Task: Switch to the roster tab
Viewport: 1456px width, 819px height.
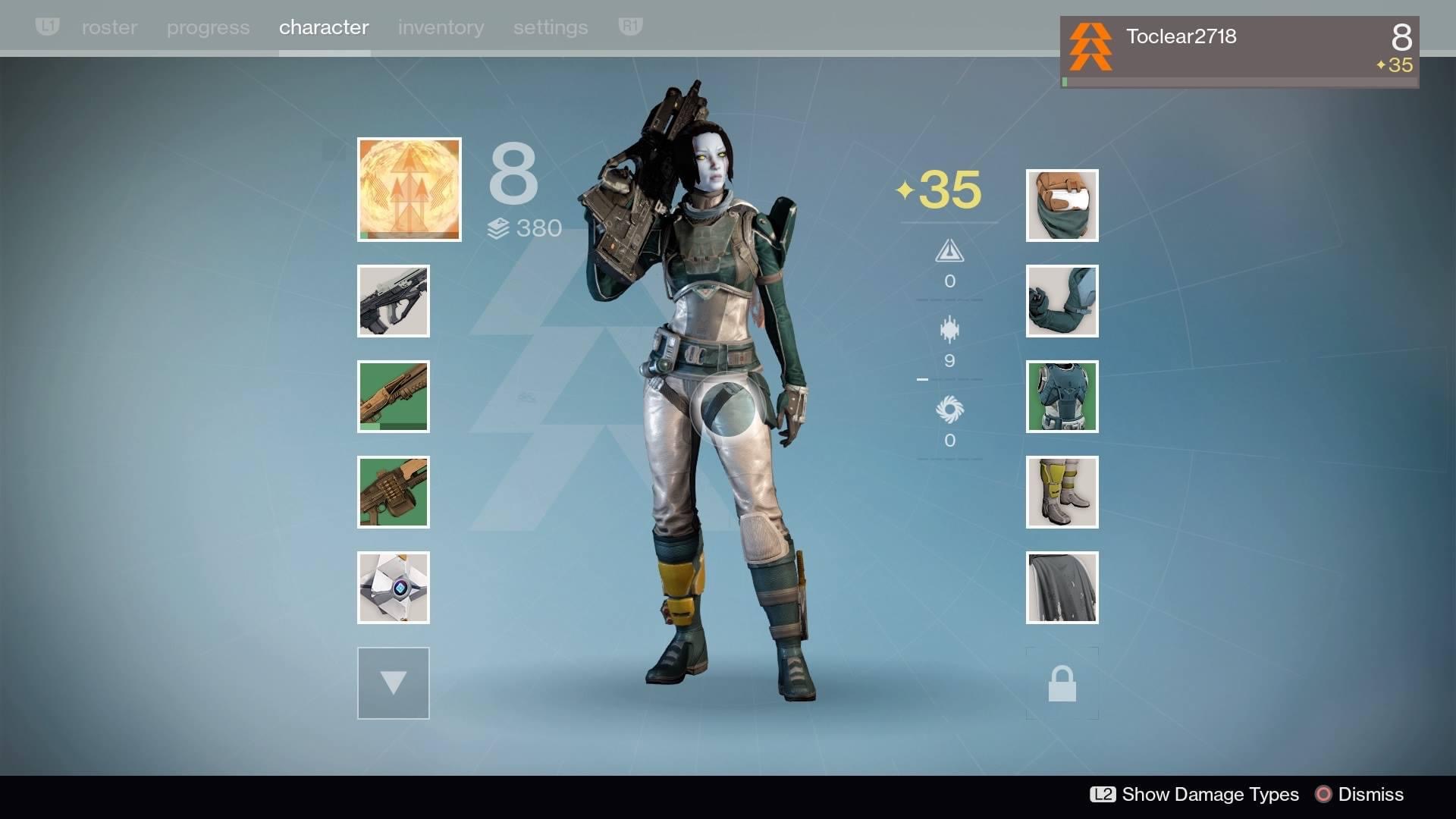Action: (109, 27)
